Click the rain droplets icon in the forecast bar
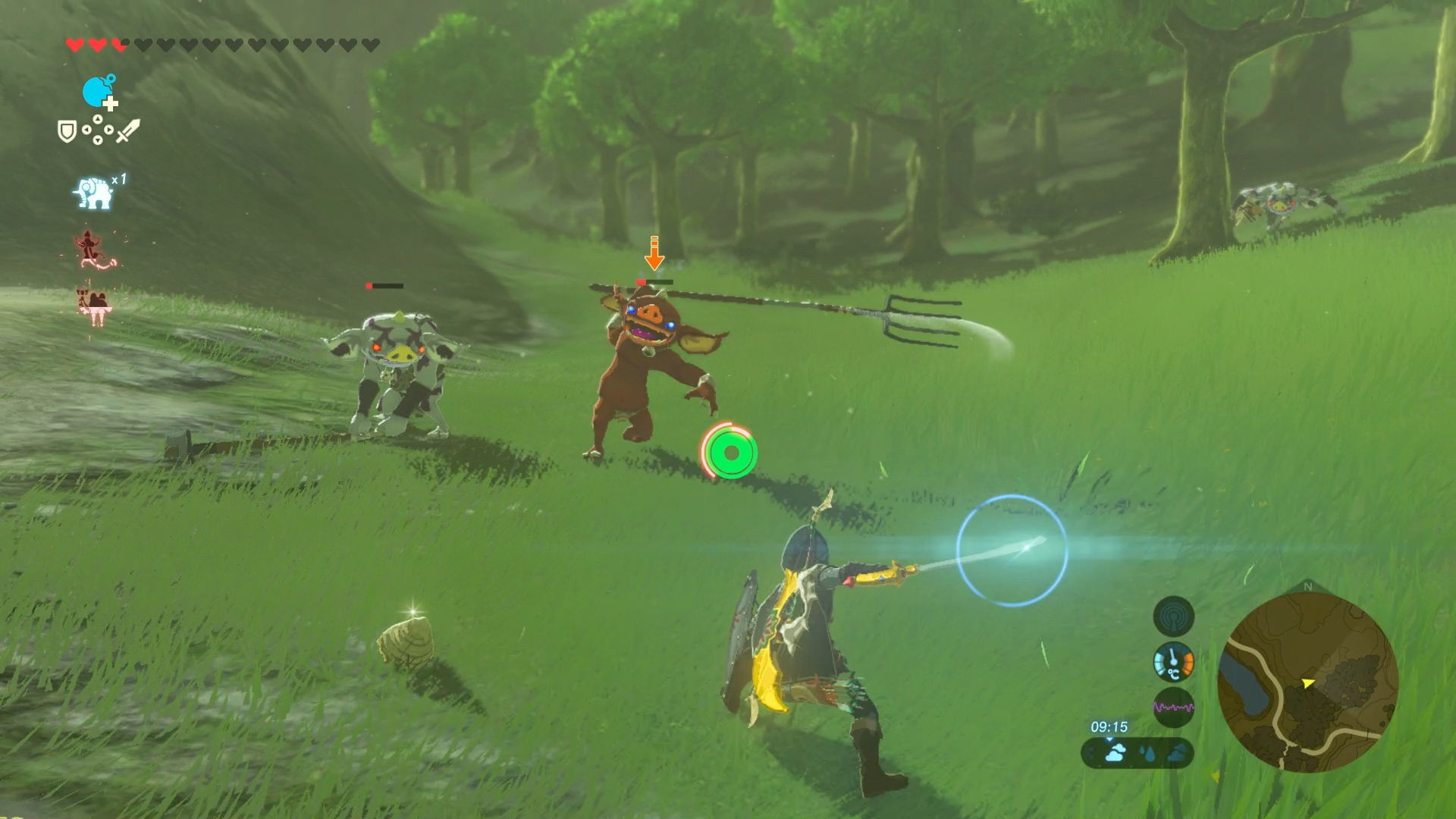 [1147, 755]
